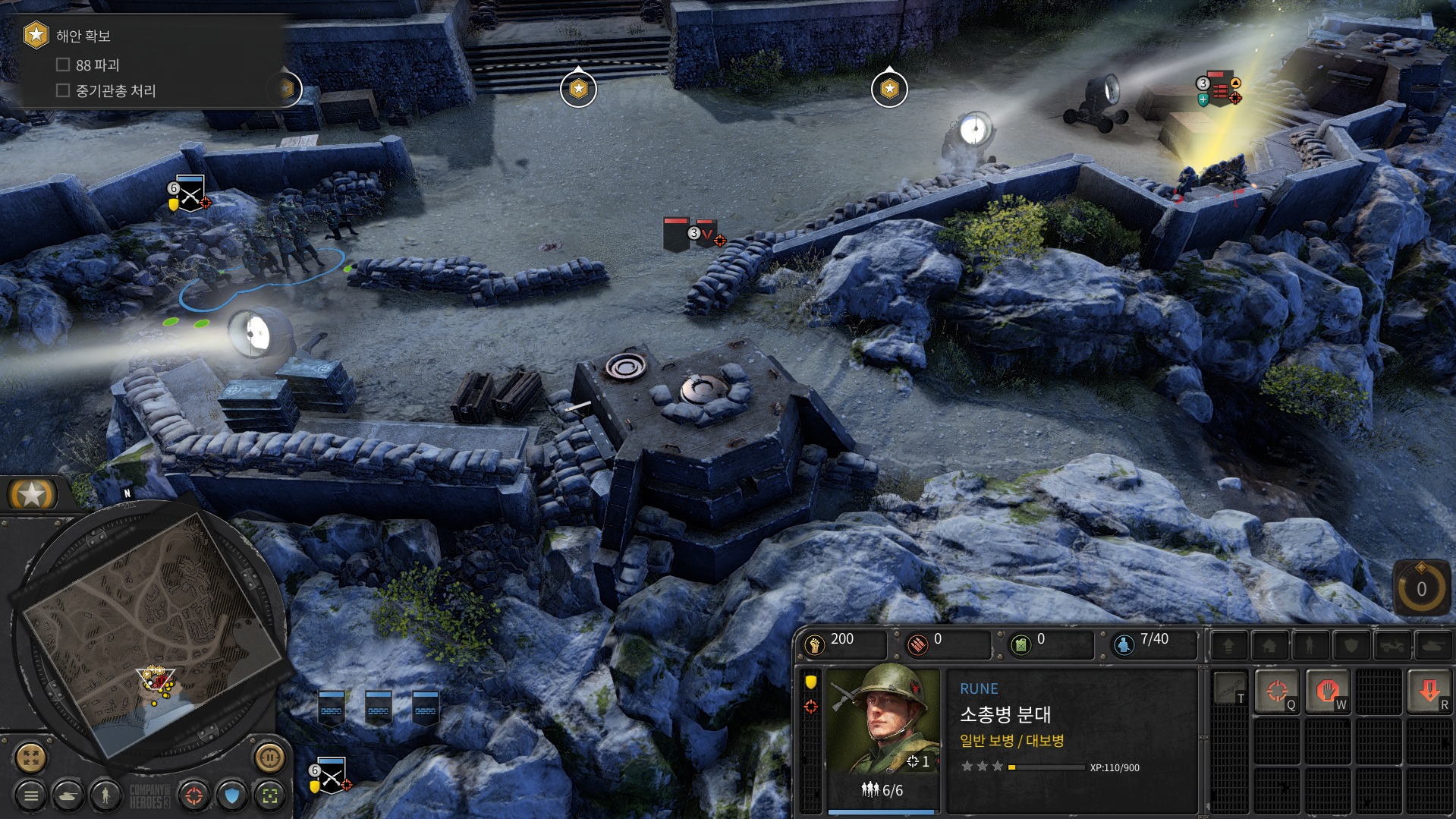Screen dimensions: 1456x819
Task: Select the infantry soldier icon under the minimap
Action: 105,795
